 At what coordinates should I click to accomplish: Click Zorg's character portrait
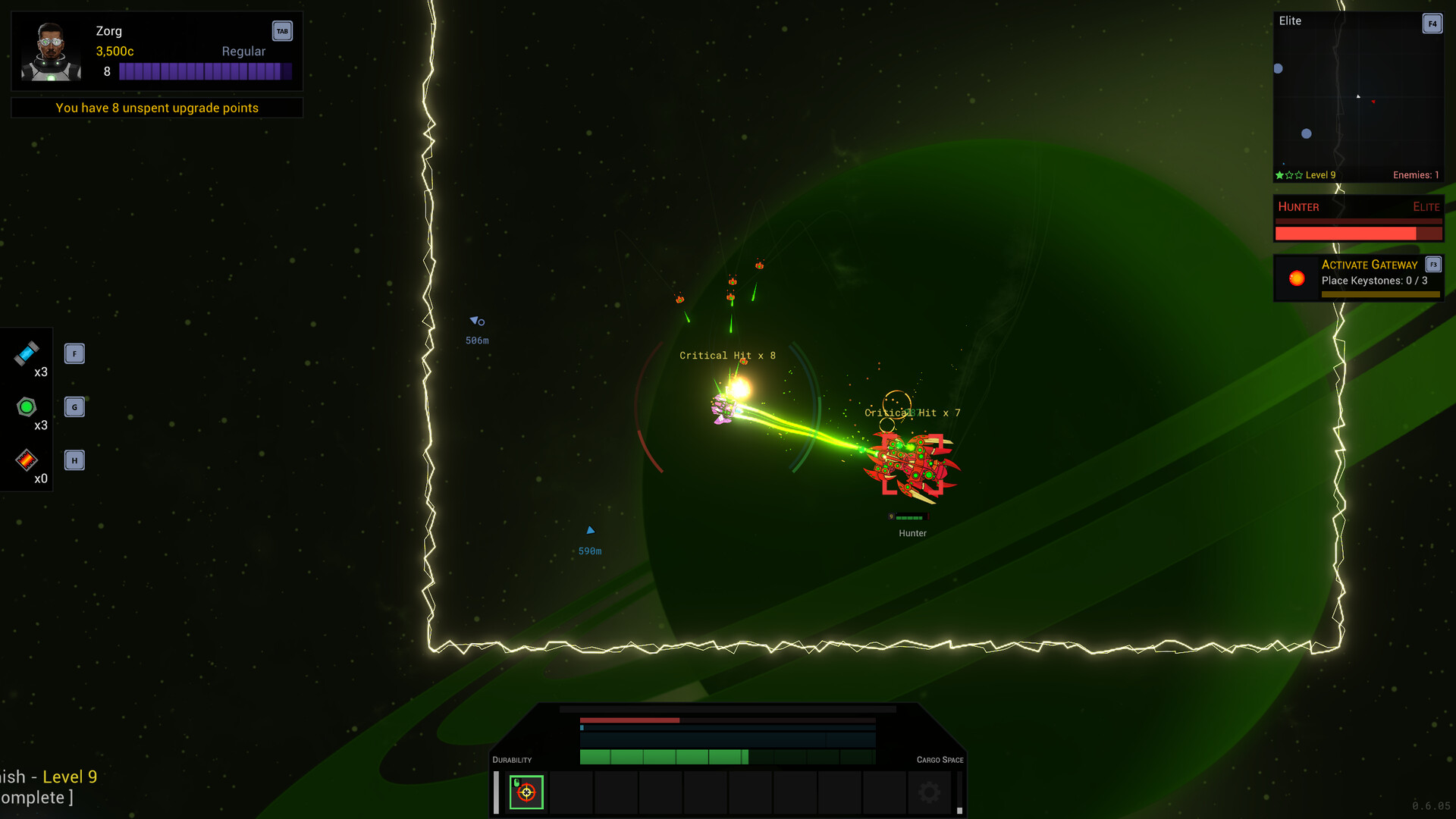(49, 51)
